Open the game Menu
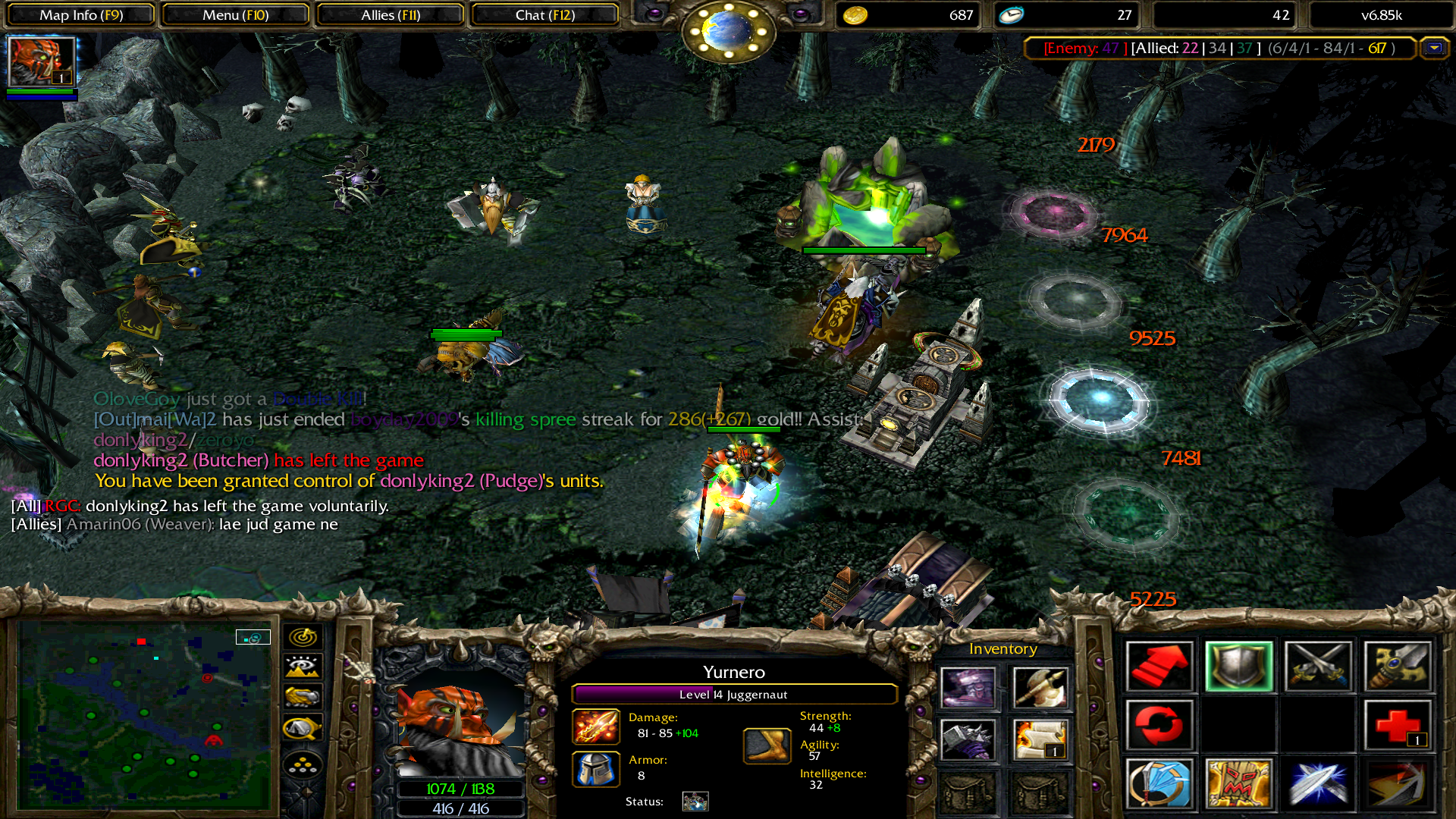The width and height of the screenshot is (1456, 819). [x=235, y=15]
